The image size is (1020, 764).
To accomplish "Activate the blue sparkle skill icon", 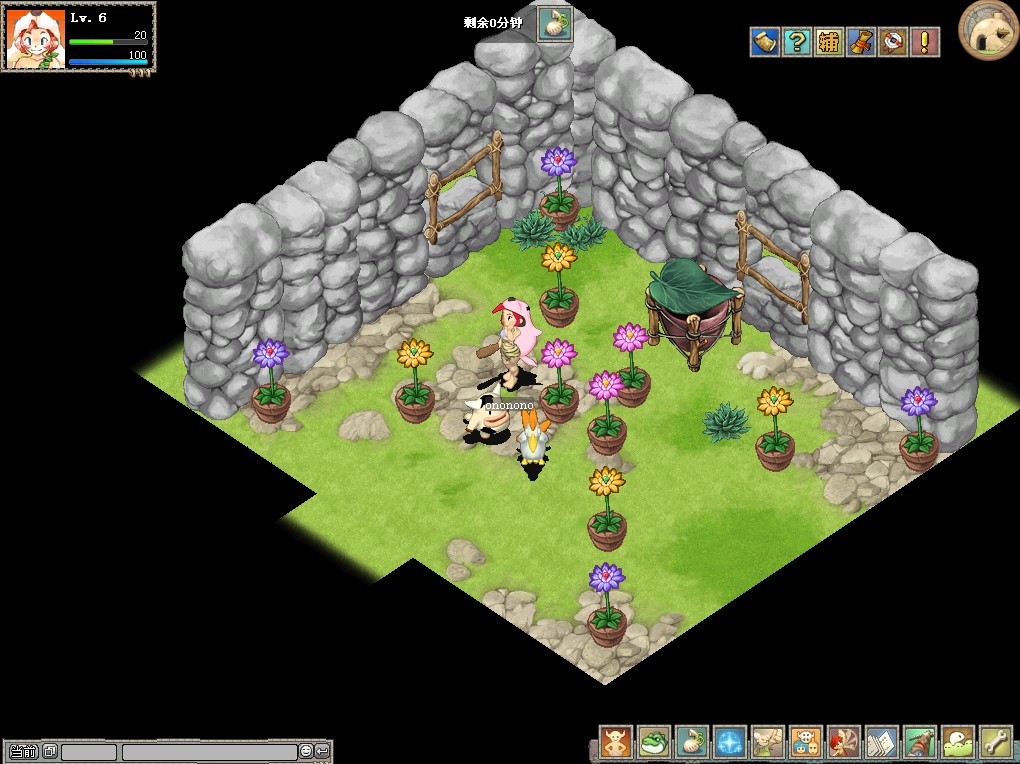I will pos(730,743).
